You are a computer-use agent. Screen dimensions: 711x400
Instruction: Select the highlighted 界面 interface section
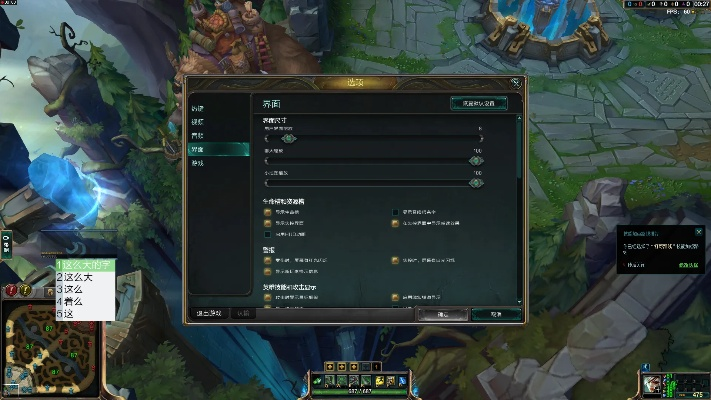pyautogui.click(x=199, y=149)
